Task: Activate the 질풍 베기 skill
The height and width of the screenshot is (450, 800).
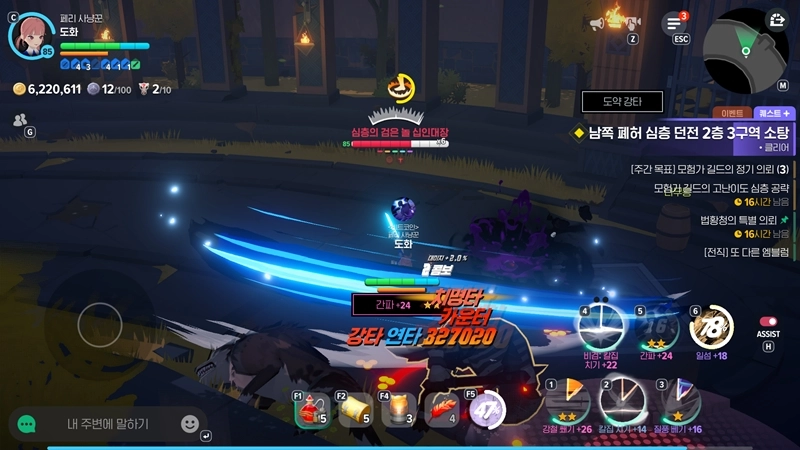Action: pyautogui.click(x=676, y=402)
